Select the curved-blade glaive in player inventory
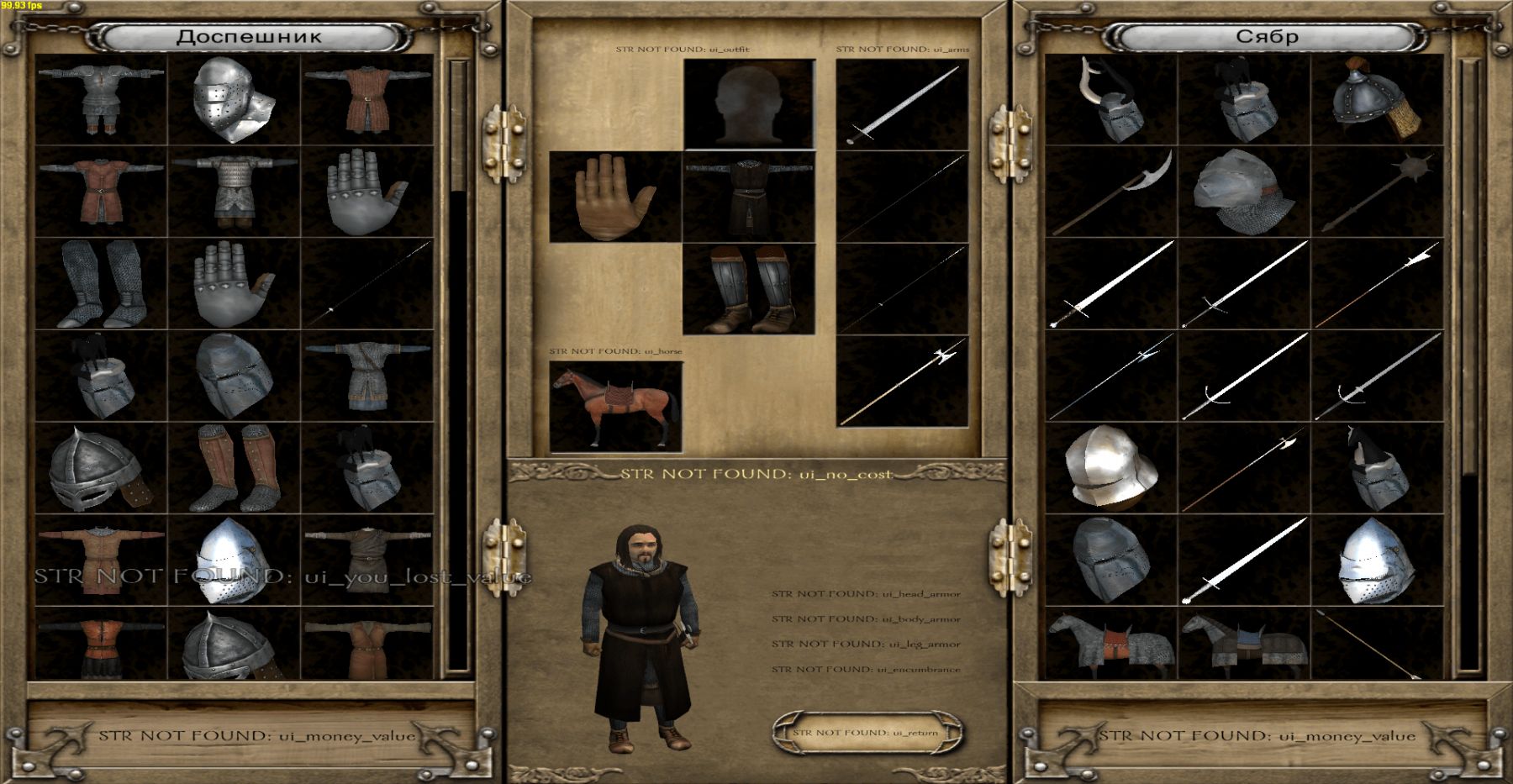 tap(1111, 192)
